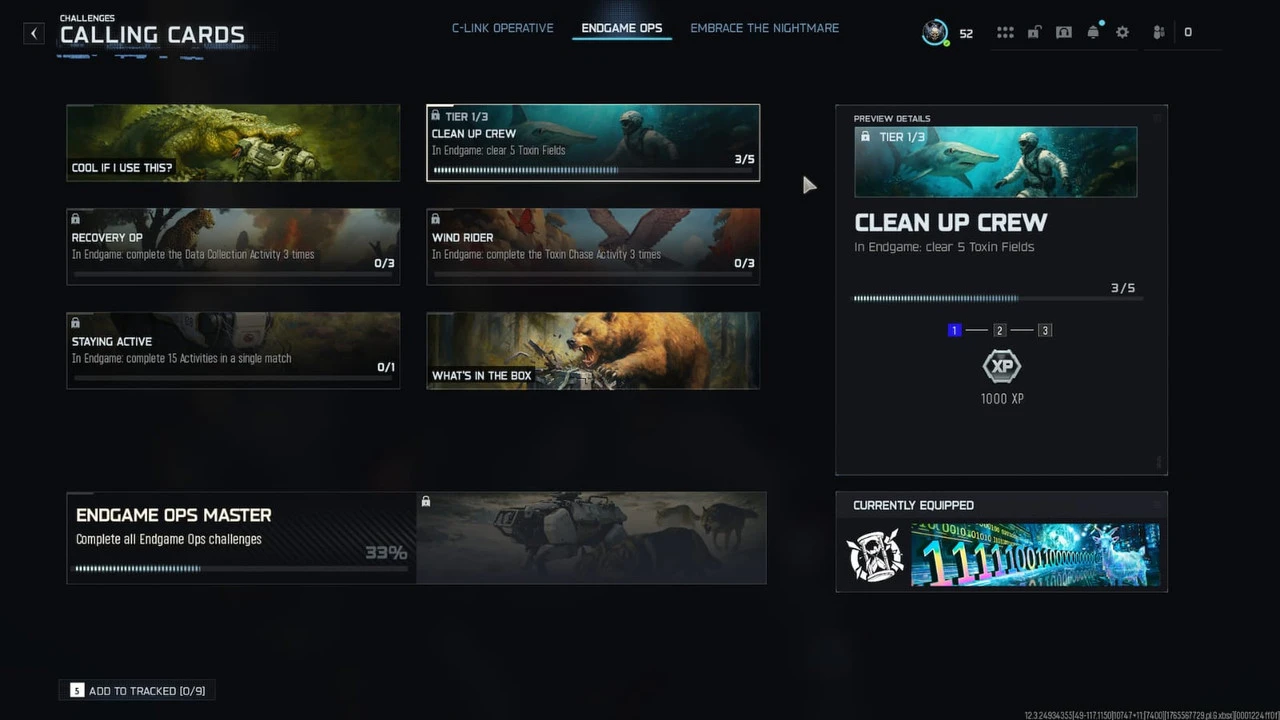Open notifications via the bell icon
1280x720 pixels.
click(1093, 31)
